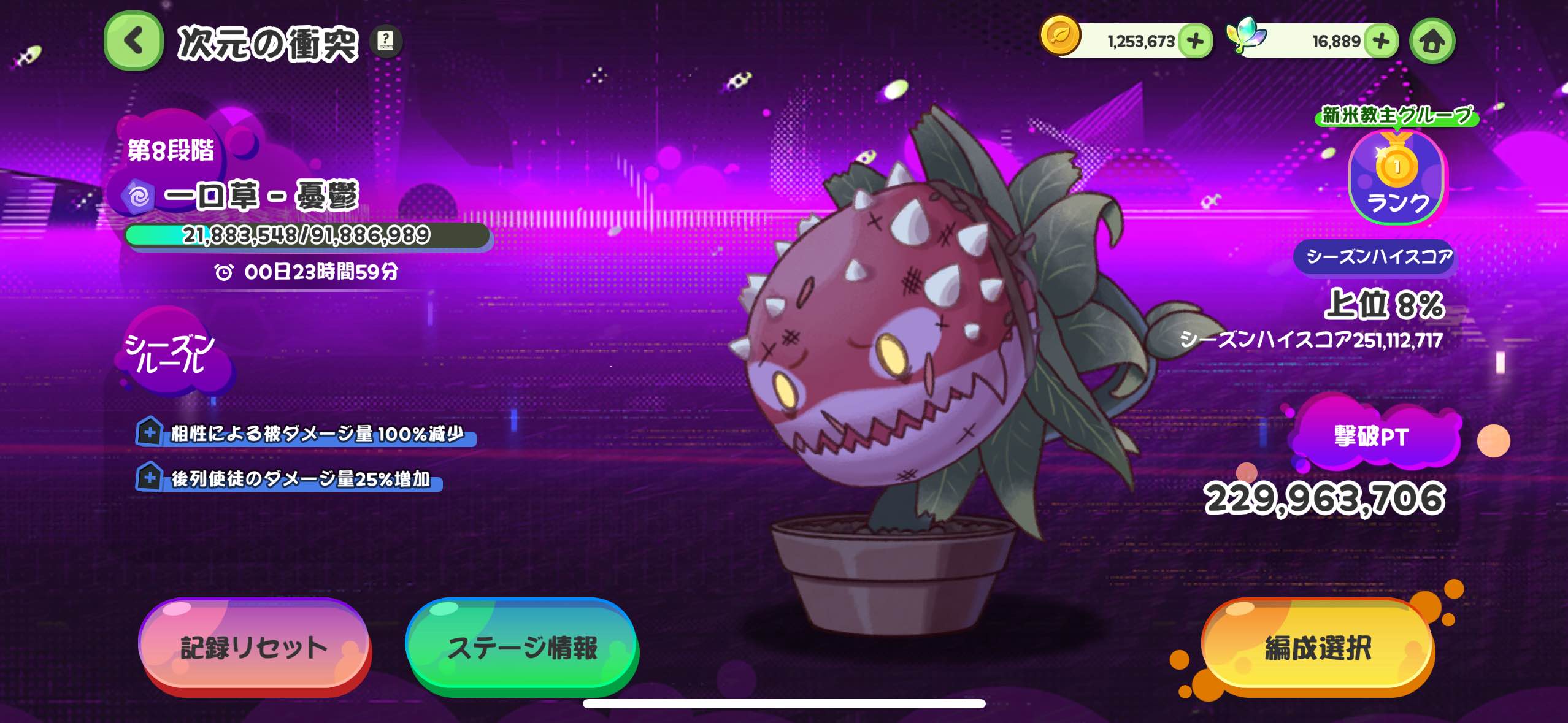The height and width of the screenshot is (723, 1568).
Task: Tap the 記録リセット button
Action: tap(254, 647)
